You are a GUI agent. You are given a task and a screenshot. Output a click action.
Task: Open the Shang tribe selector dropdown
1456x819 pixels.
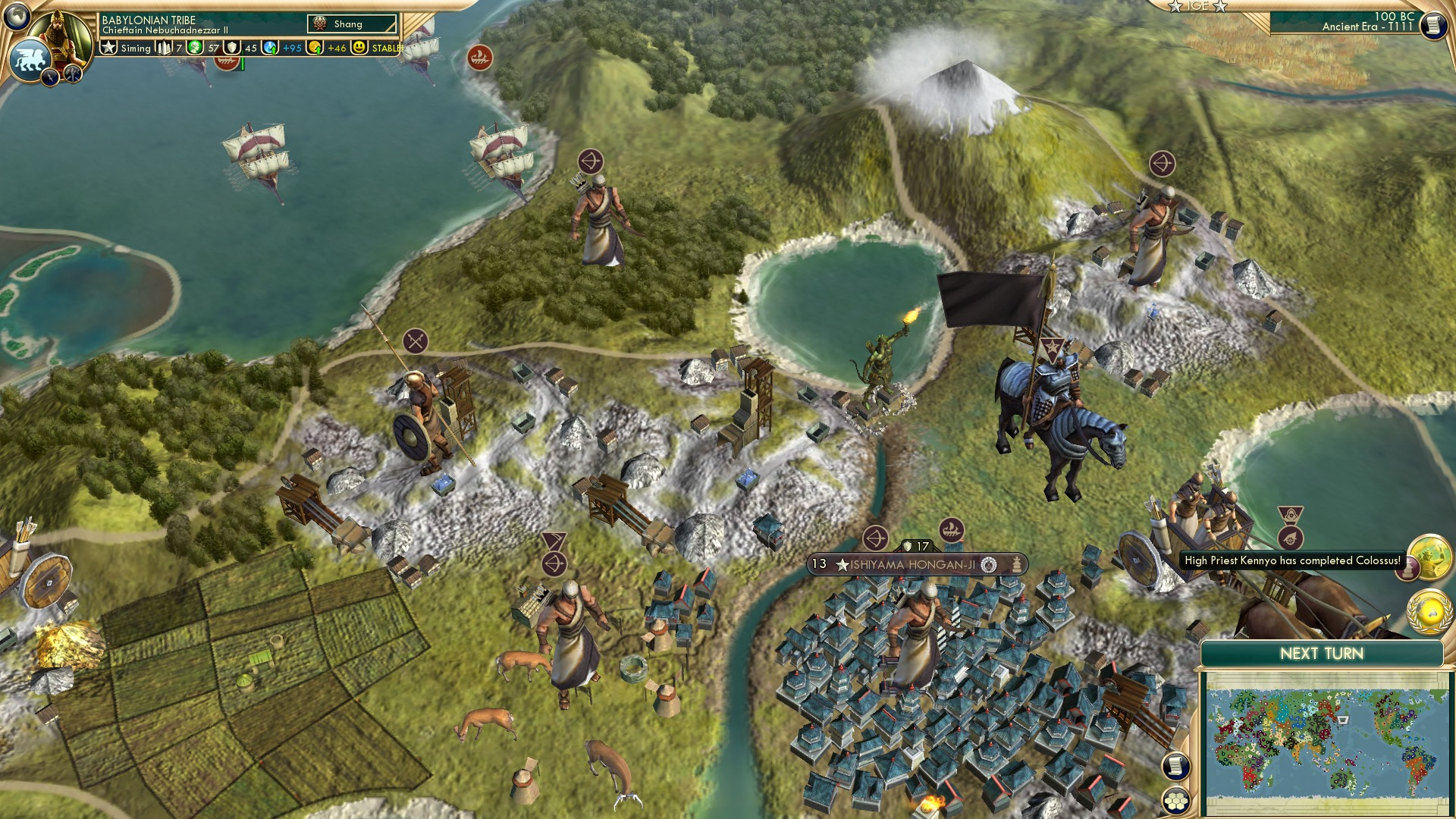coord(350,24)
